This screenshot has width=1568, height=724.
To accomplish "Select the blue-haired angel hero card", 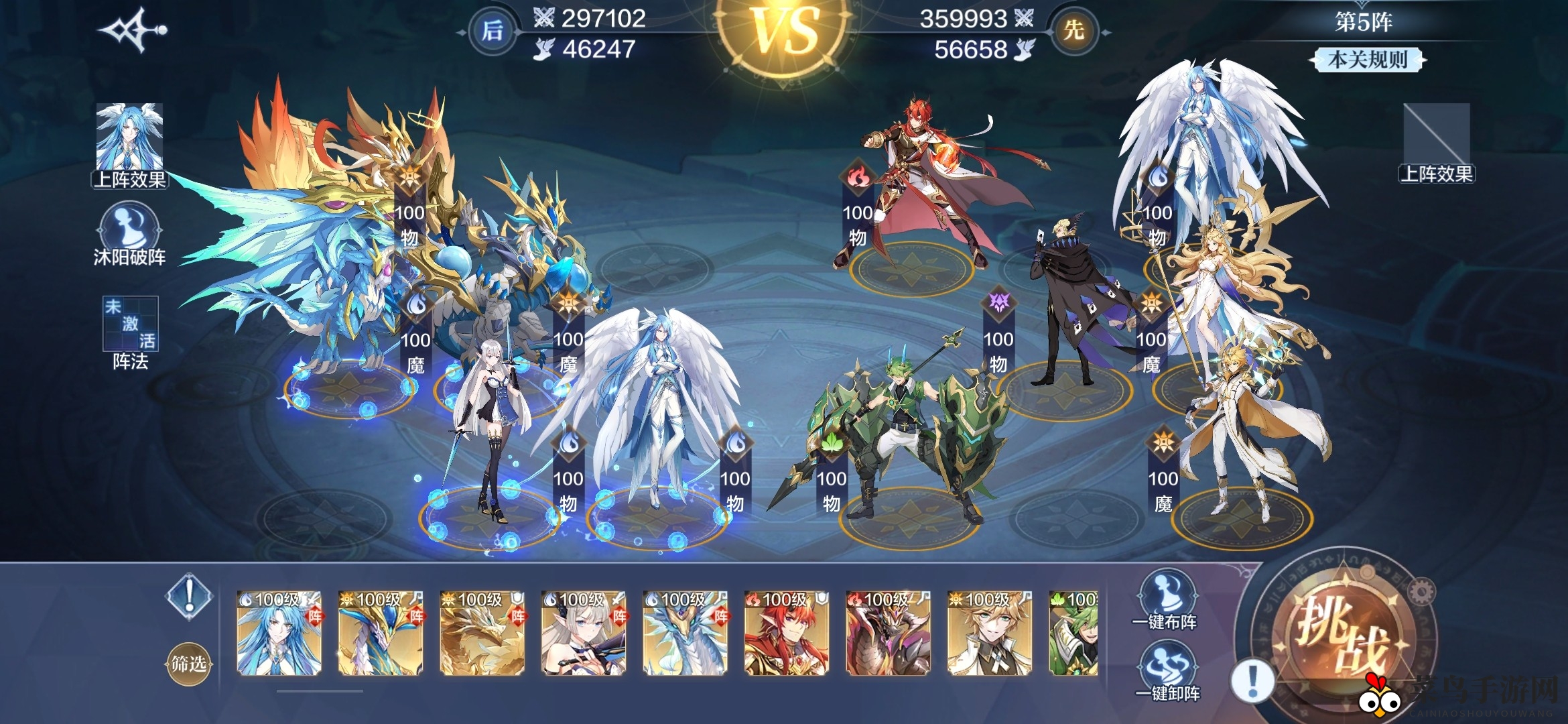I will (279, 632).
